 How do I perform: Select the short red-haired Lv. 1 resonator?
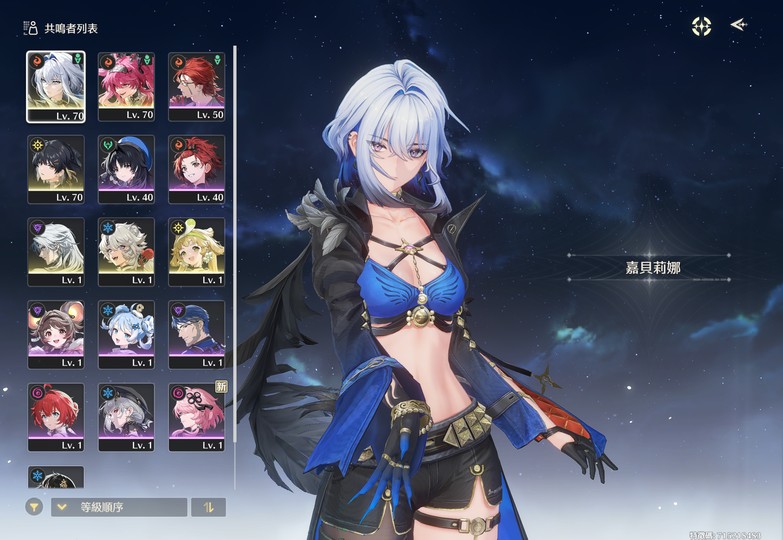click(55, 416)
